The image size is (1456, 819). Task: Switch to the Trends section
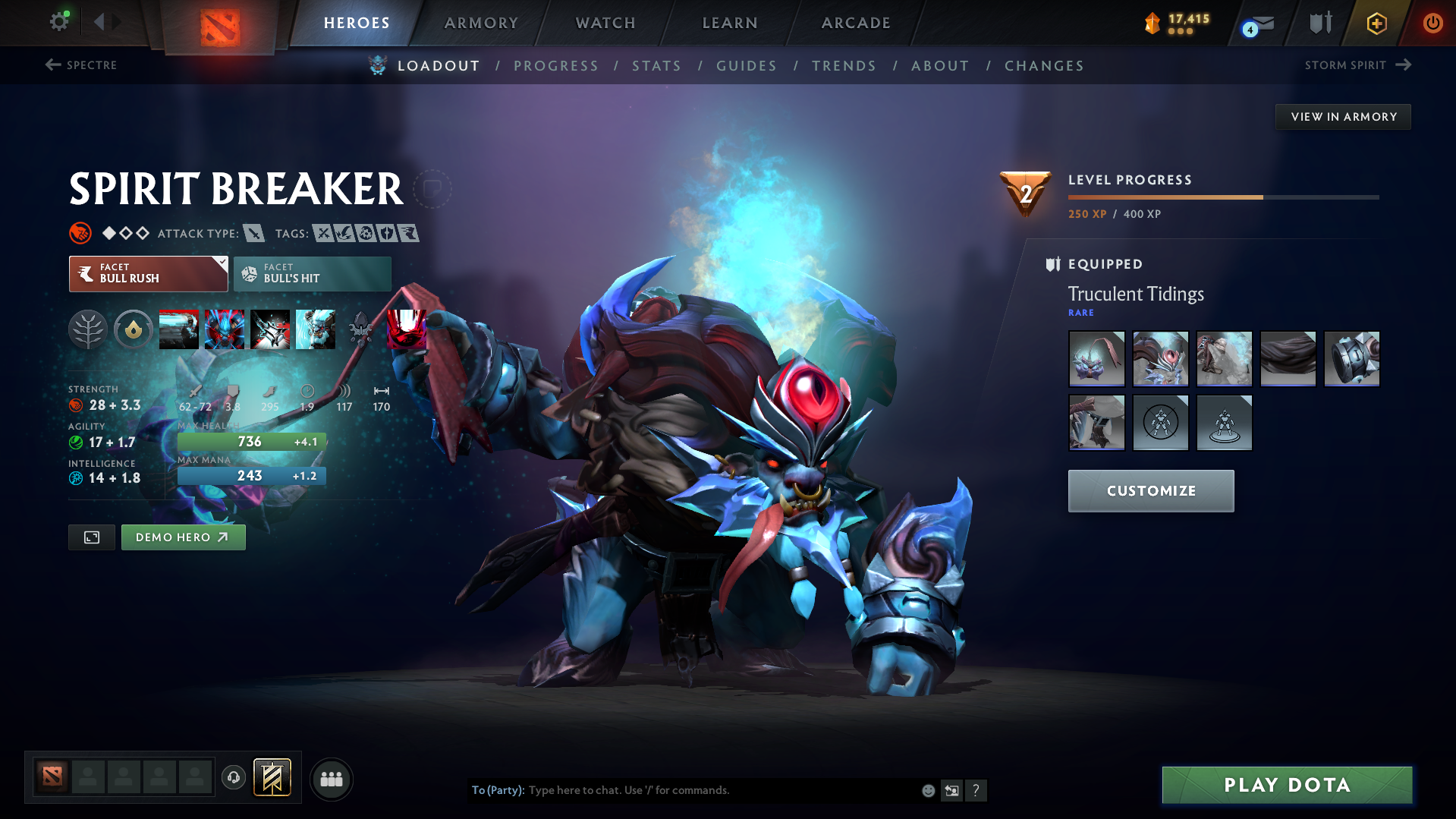pos(844,66)
